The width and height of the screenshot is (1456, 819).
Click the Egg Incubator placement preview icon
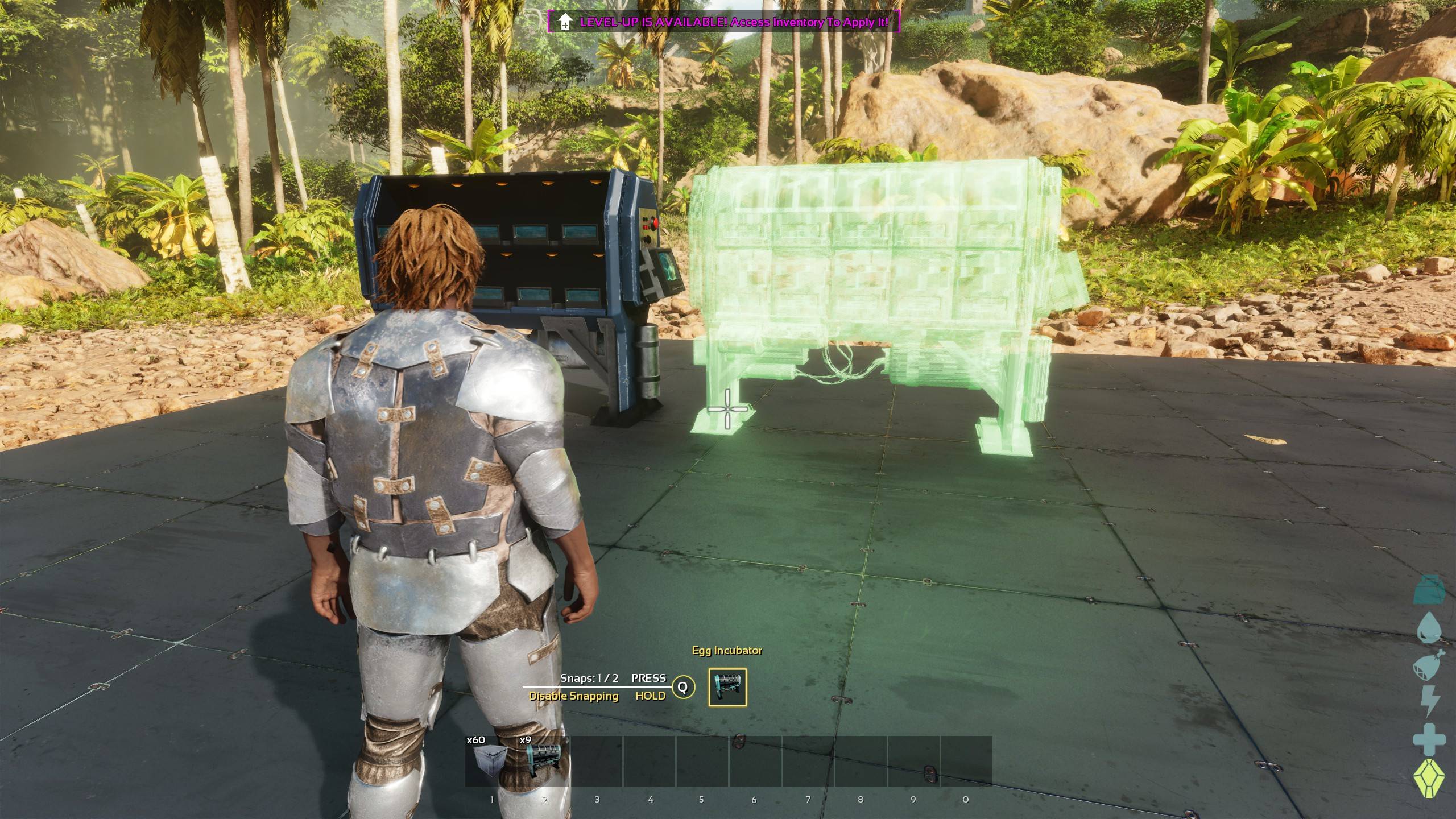tap(727, 687)
